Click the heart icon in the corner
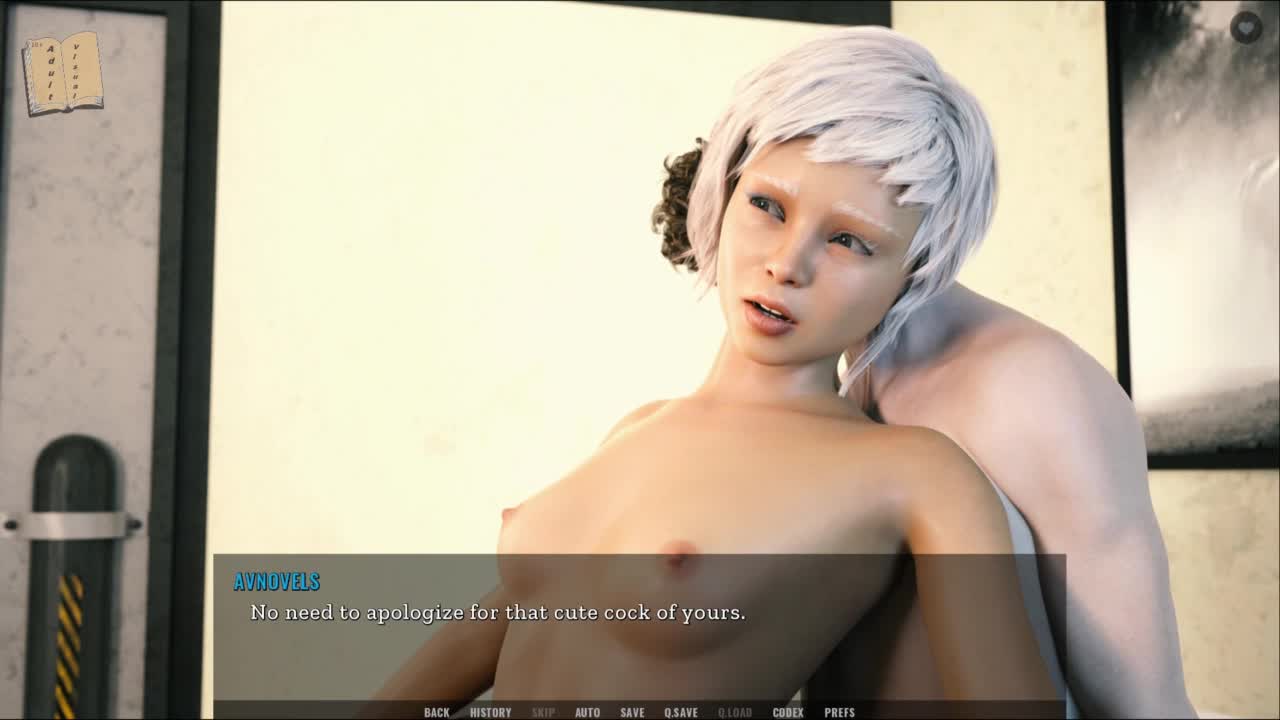The image size is (1280, 720). (1246, 27)
